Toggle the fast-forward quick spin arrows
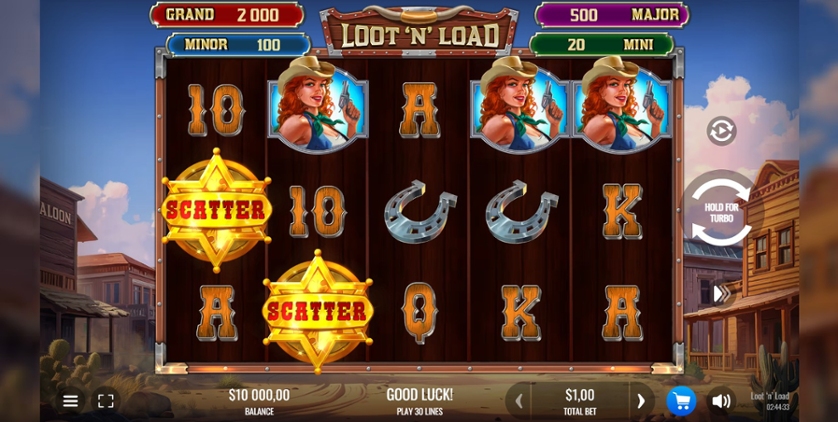The image size is (838, 422). [720, 294]
